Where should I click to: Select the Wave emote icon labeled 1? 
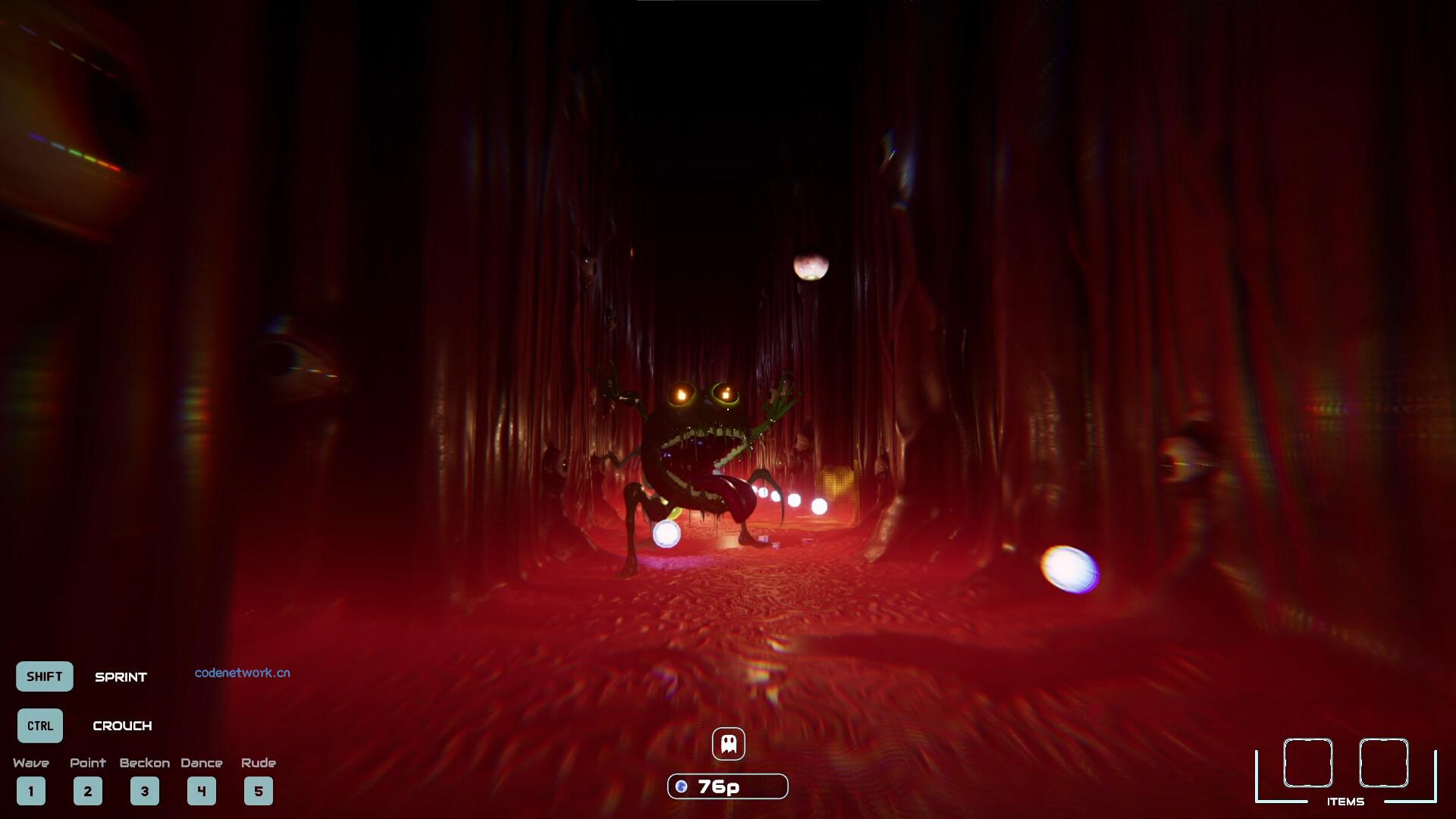(31, 791)
